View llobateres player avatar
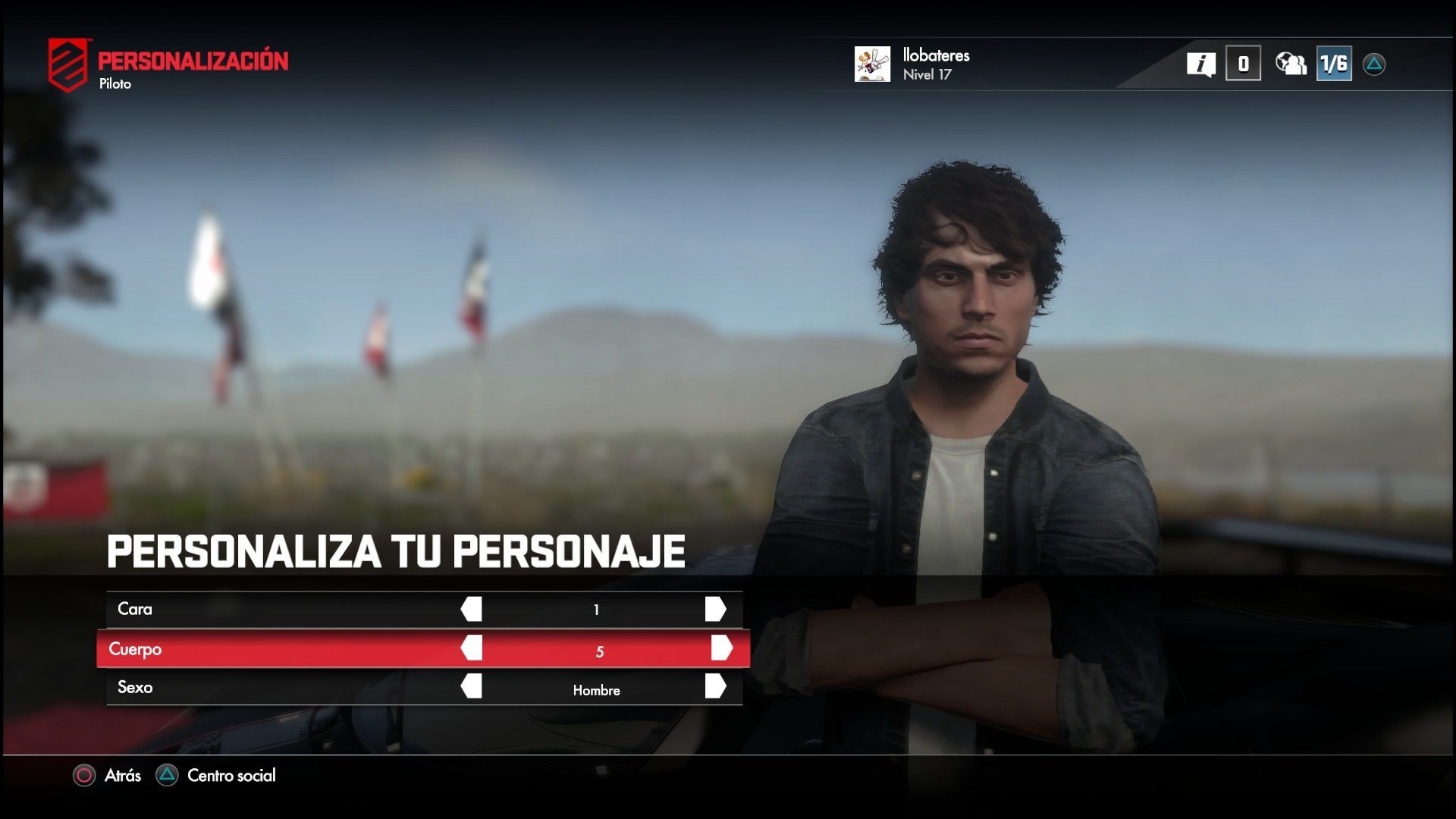This screenshot has height=819, width=1456. (872, 64)
